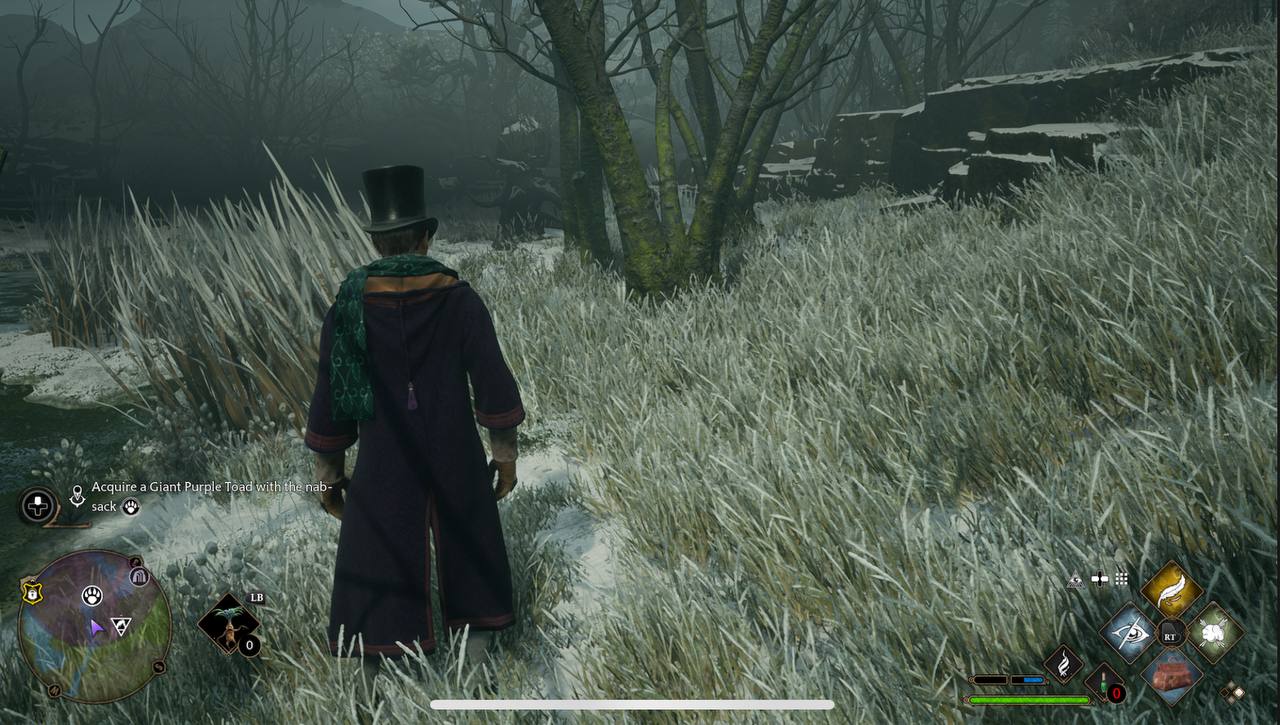Switch spell set with the four-diamond selector
Screen dimensions: 1280x725
pos(1232,692)
